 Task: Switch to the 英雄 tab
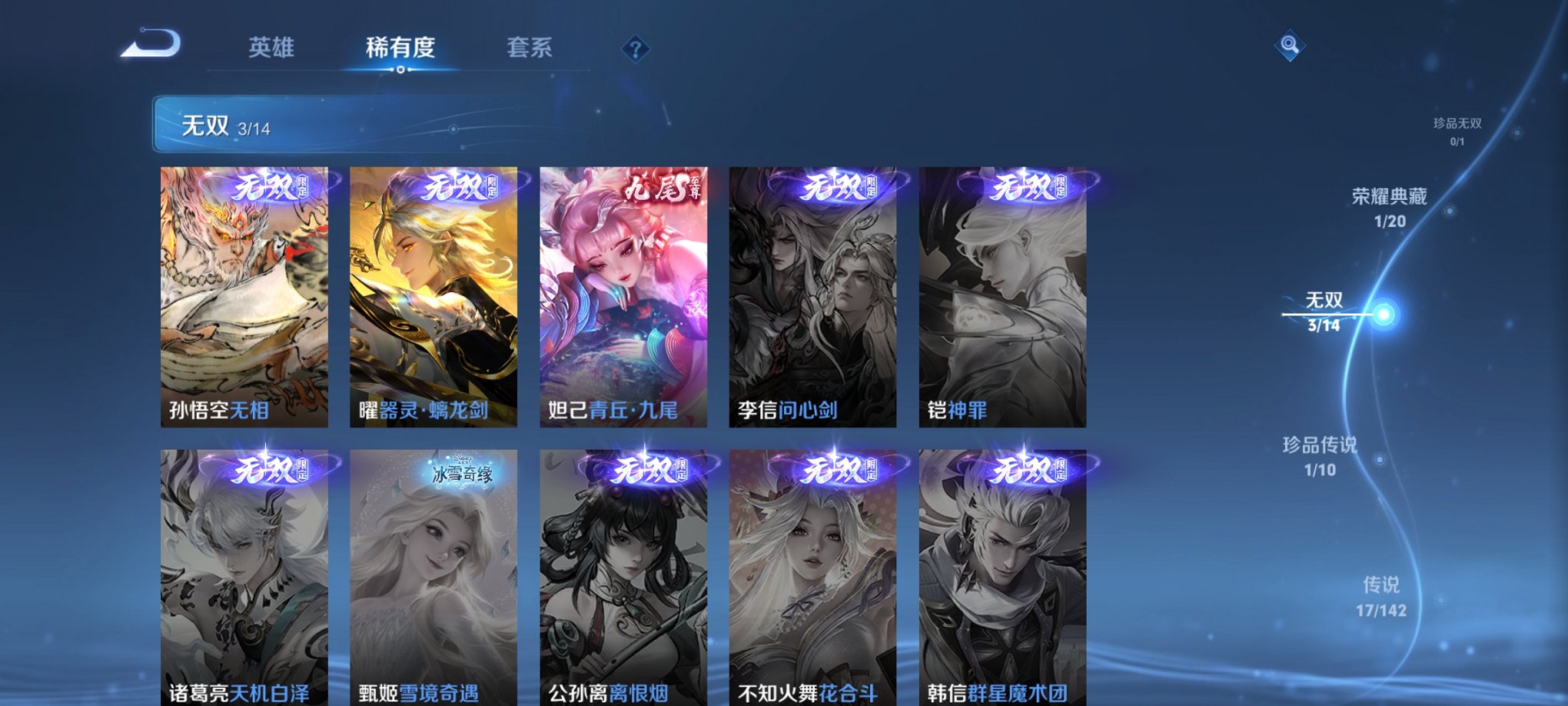click(x=272, y=46)
